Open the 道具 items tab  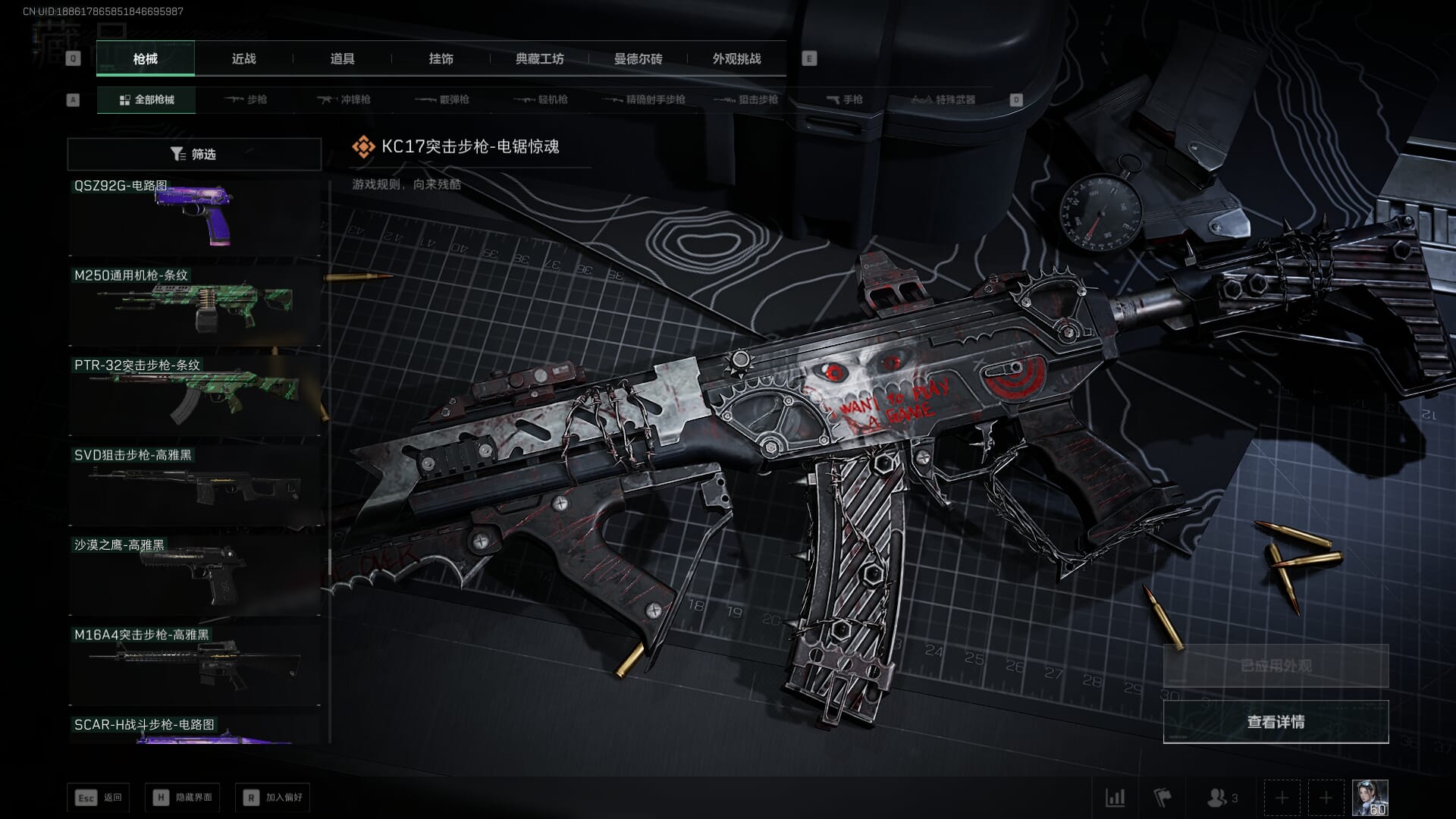342,58
